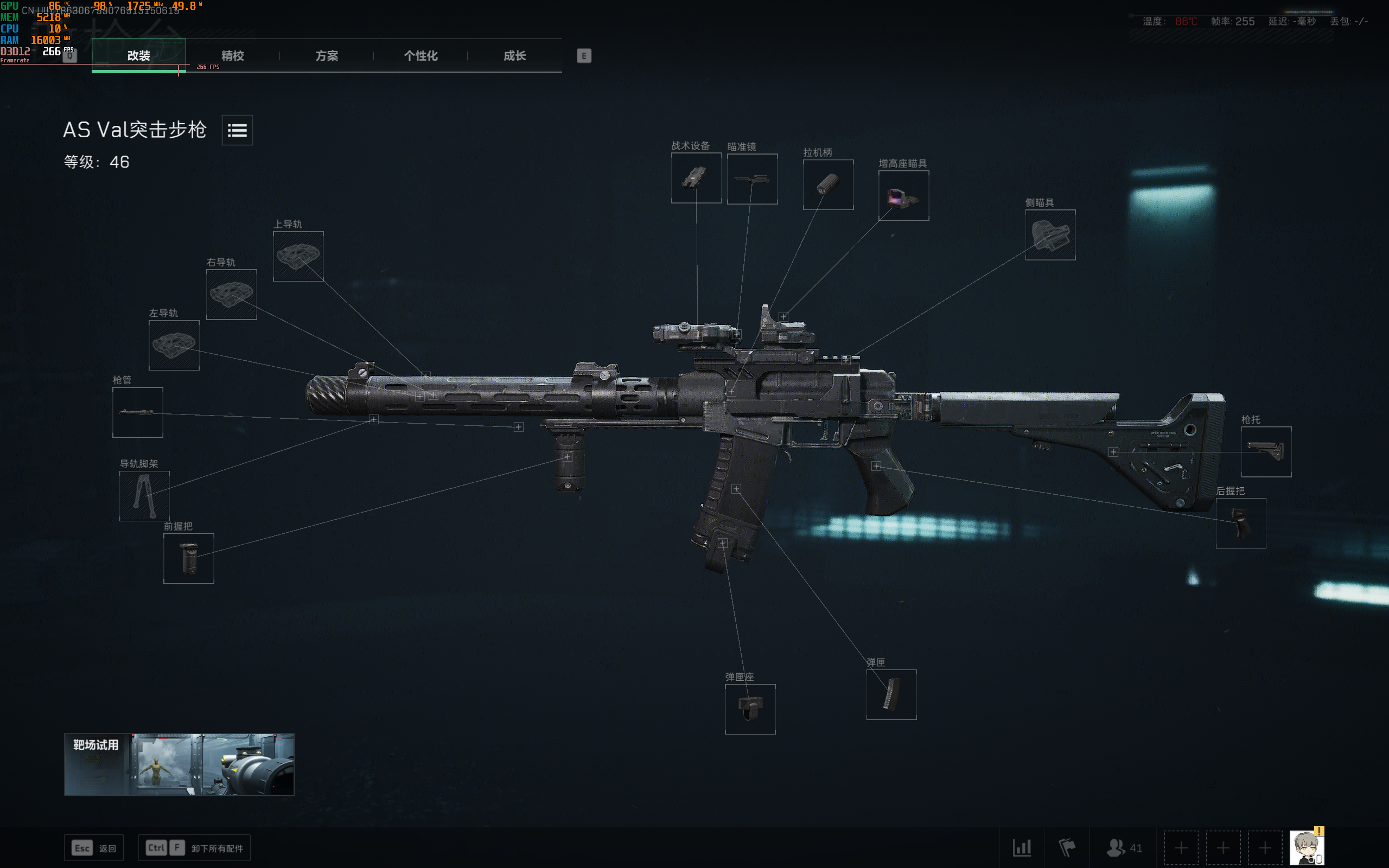Click the 侧瞄具 side sight slot

1050,235
